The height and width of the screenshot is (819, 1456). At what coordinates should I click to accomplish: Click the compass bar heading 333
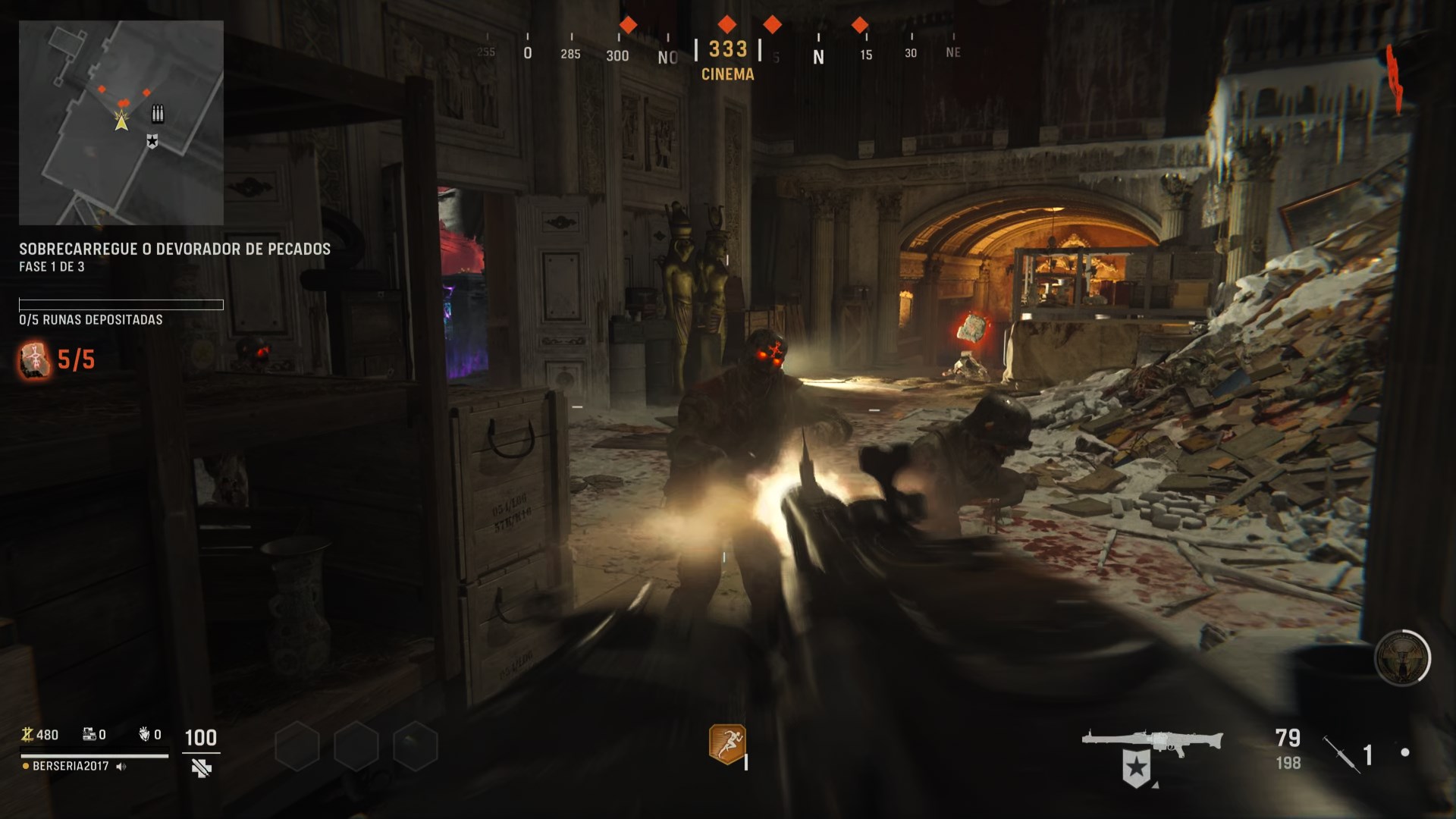click(727, 50)
